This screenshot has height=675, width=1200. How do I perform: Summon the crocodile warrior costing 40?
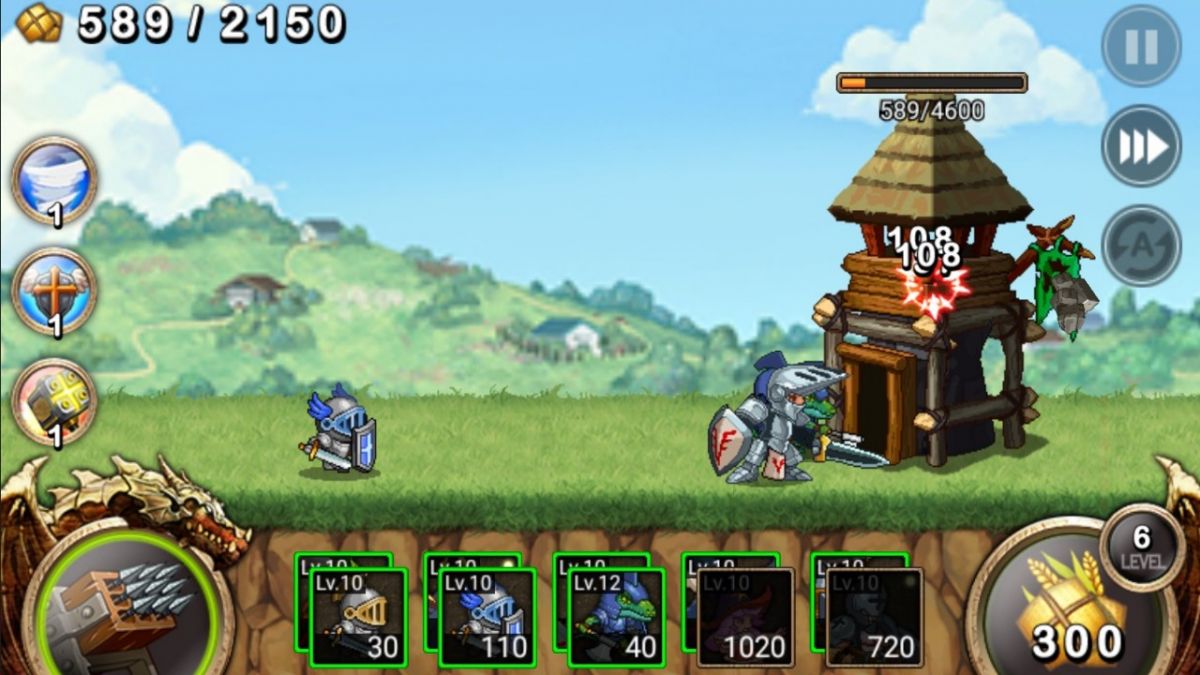615,616
